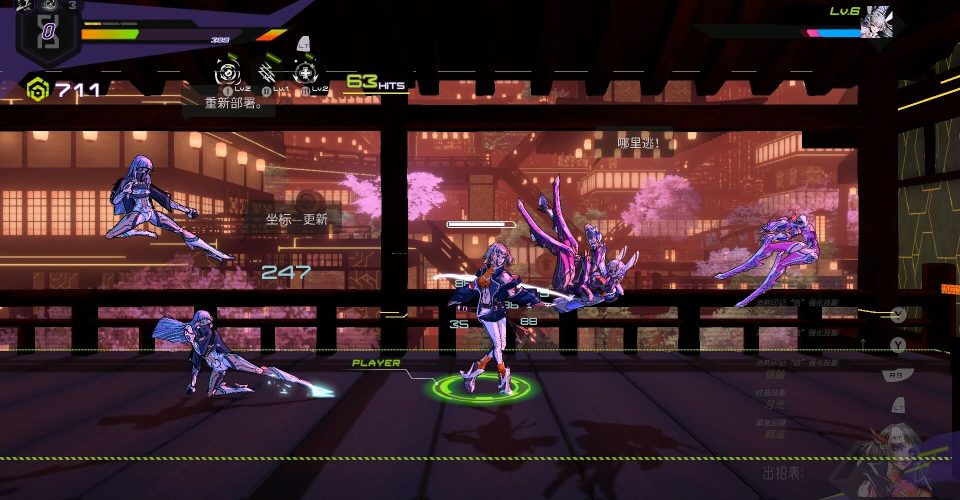Trigger the cross-shaped healing skill icon

pos(305,73)
